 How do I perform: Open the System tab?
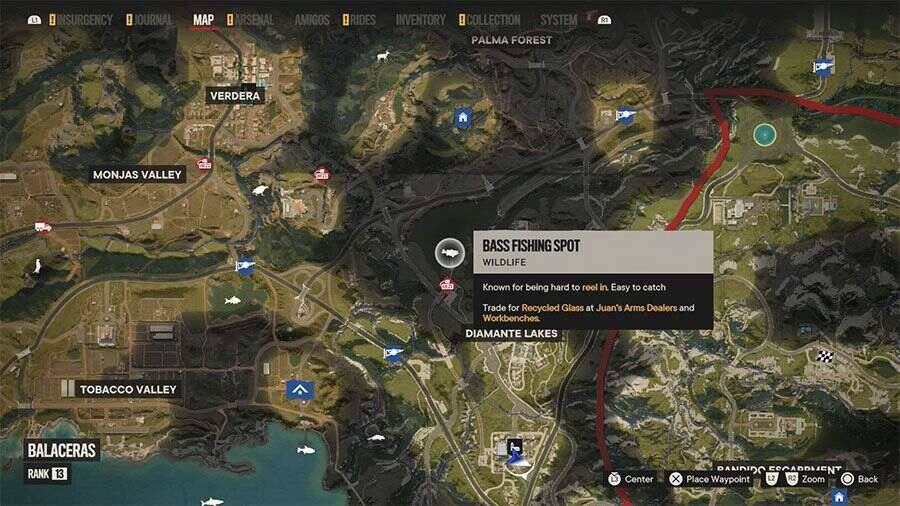[558, 20]
